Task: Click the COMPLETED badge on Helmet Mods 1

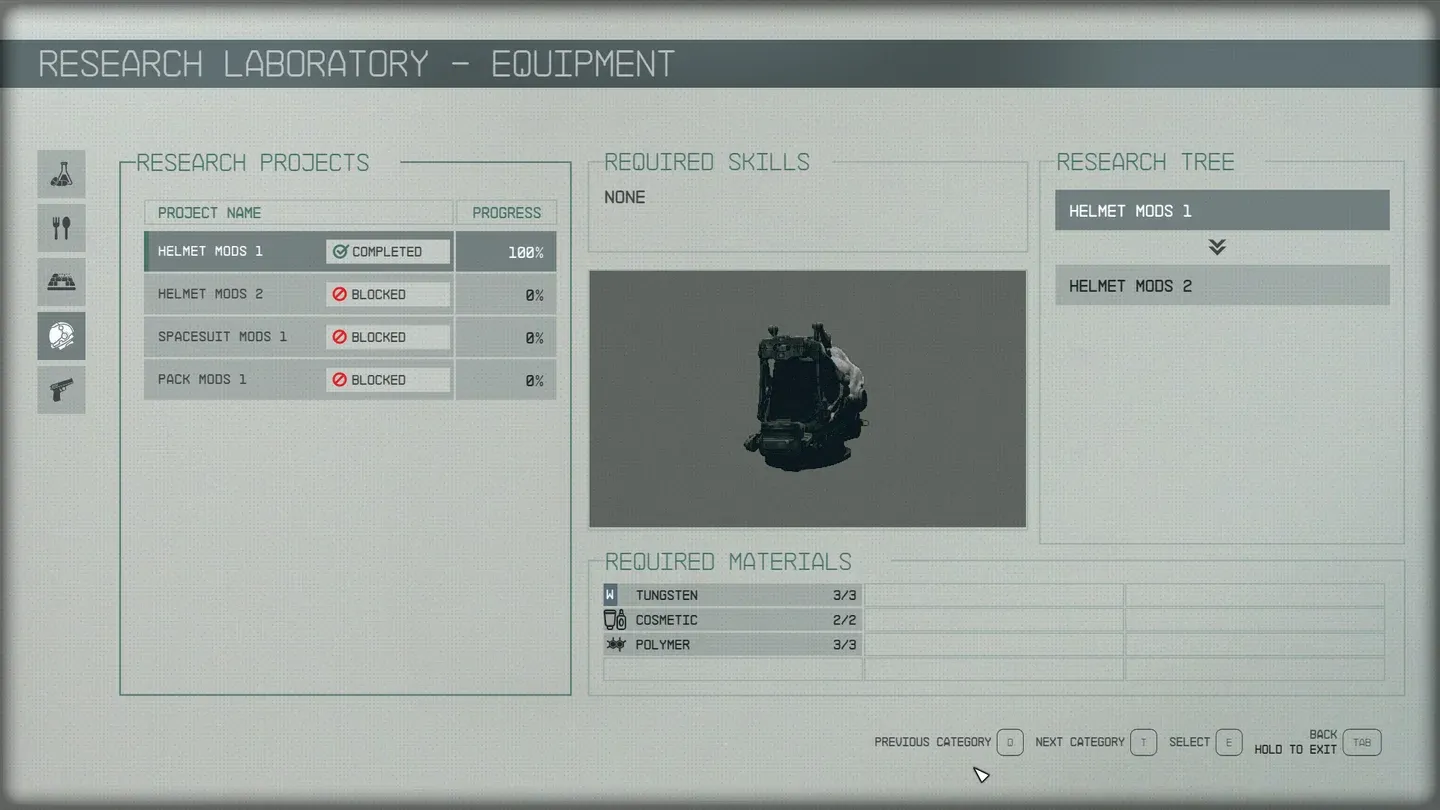Action: pyautogui.click(x=387, y=251)
